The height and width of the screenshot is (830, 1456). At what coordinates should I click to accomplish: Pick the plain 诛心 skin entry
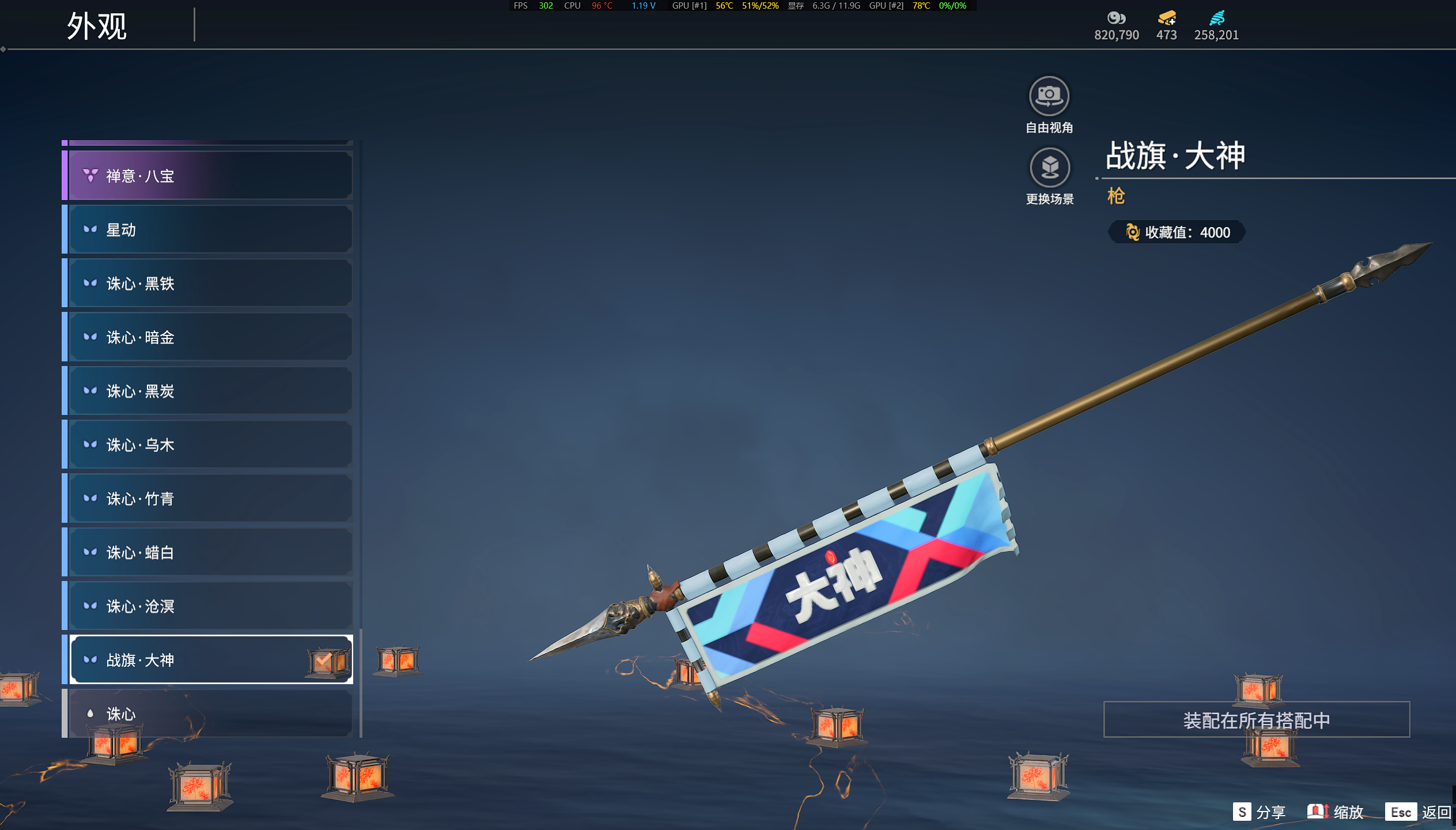coord(210,714)
